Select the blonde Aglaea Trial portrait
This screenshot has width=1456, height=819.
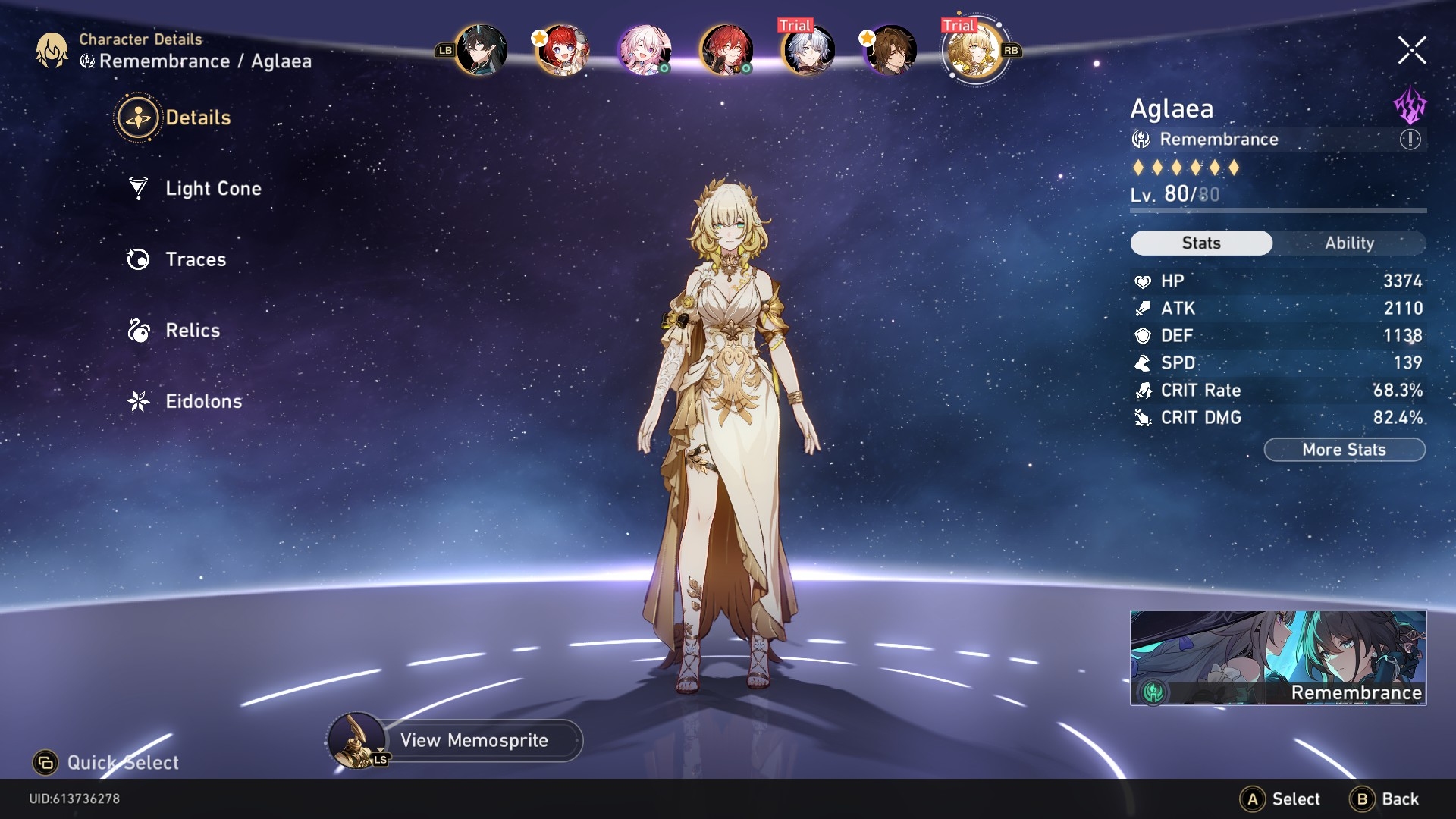click(973, 50)
